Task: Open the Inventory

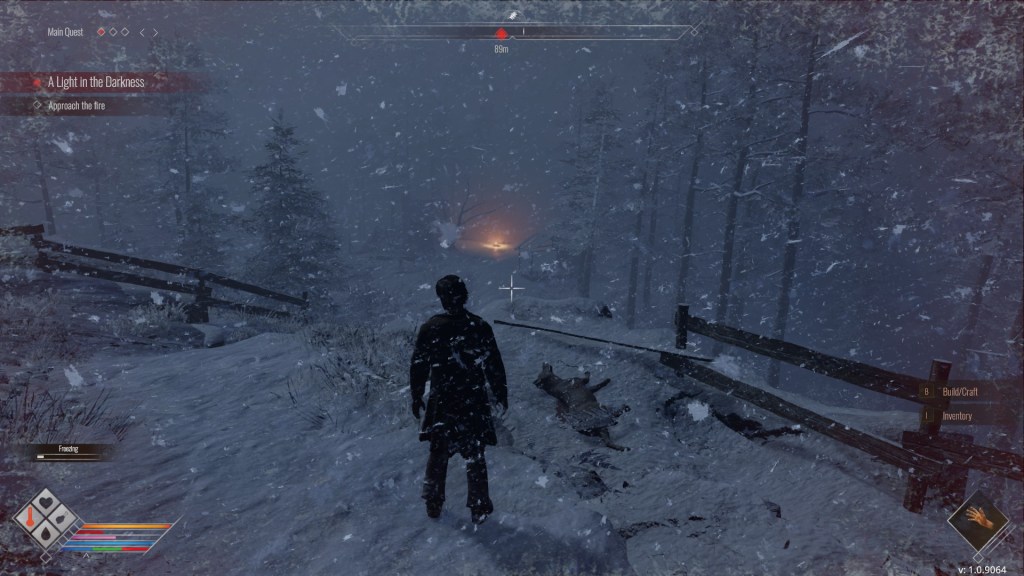Action: point(955,416)
